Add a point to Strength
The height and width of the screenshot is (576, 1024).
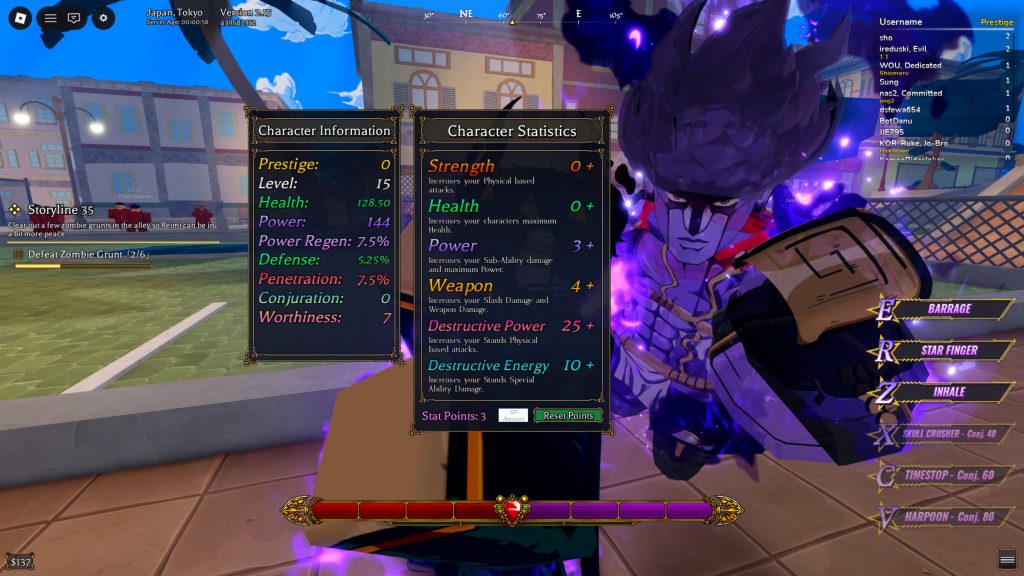590,166
